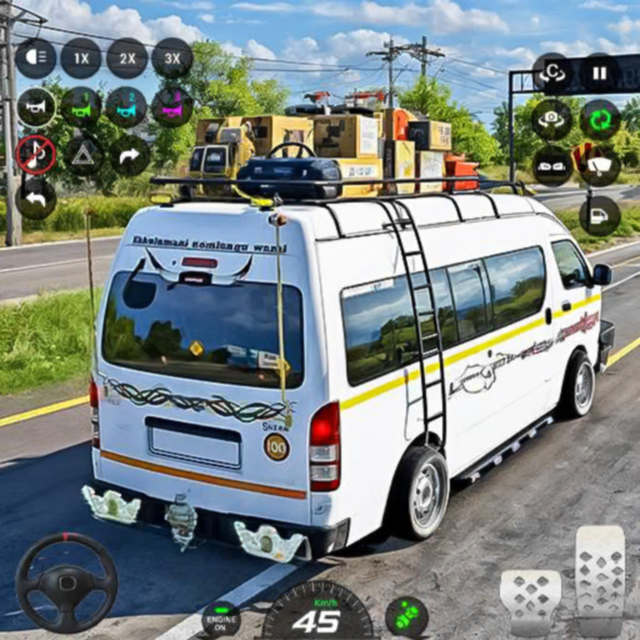This screenshot has width=640, height=640.
Task: Turn on the hazard triangle lights
Action: click(x=84, y=155)
